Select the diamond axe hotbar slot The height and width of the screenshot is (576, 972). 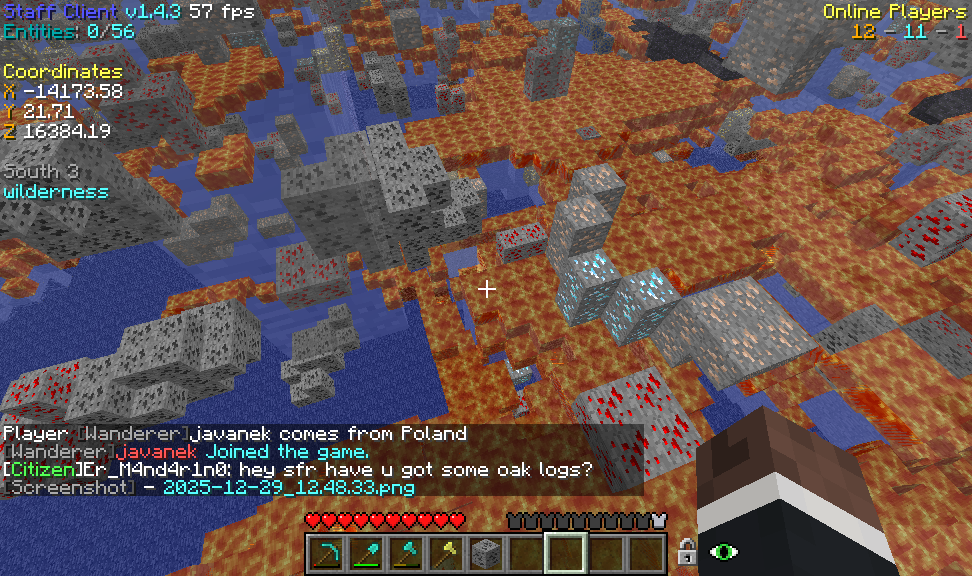coord(403,552)
